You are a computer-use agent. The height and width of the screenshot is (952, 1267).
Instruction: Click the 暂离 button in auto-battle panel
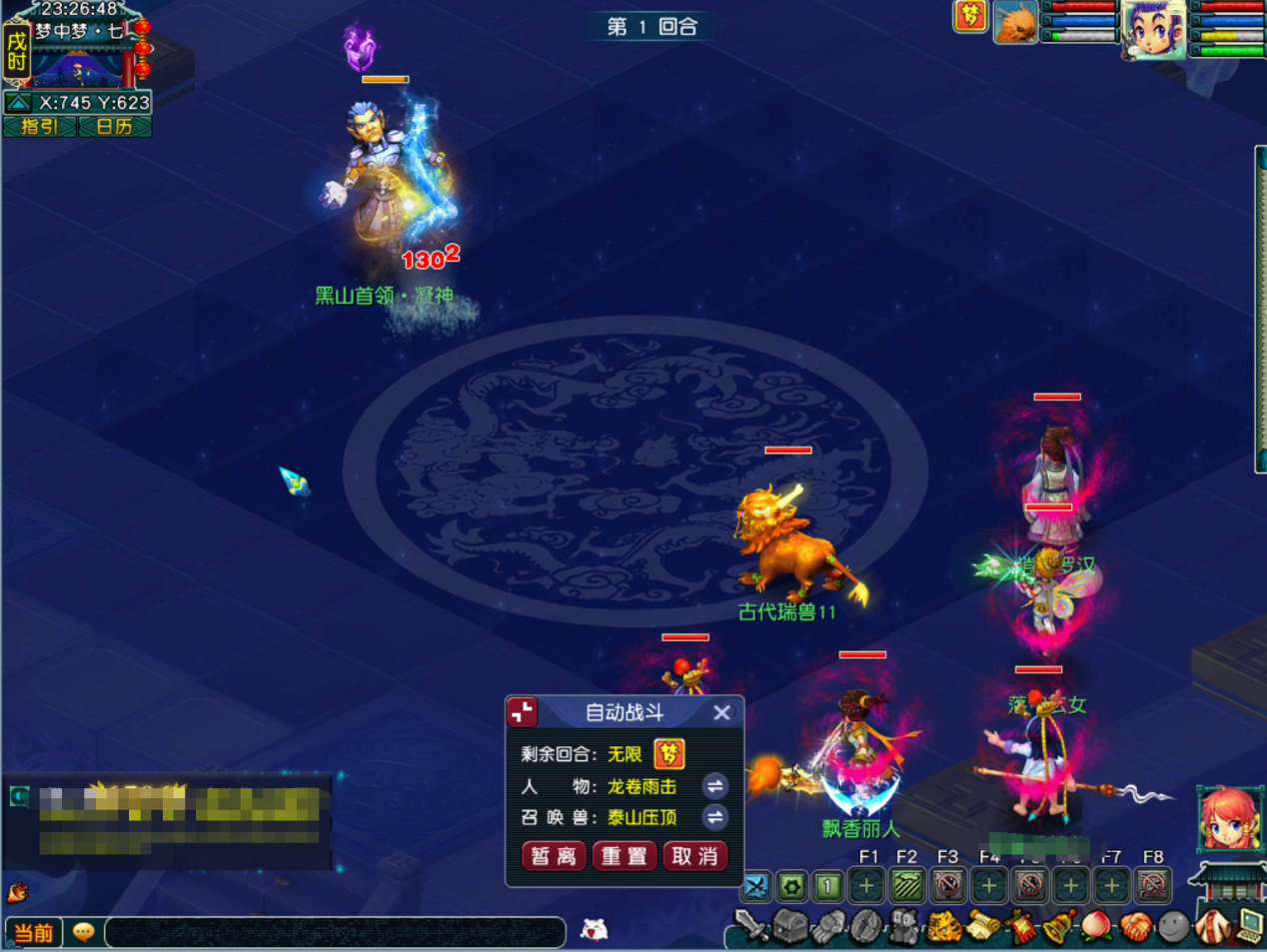pyautogui.click(x=554, y=856)
